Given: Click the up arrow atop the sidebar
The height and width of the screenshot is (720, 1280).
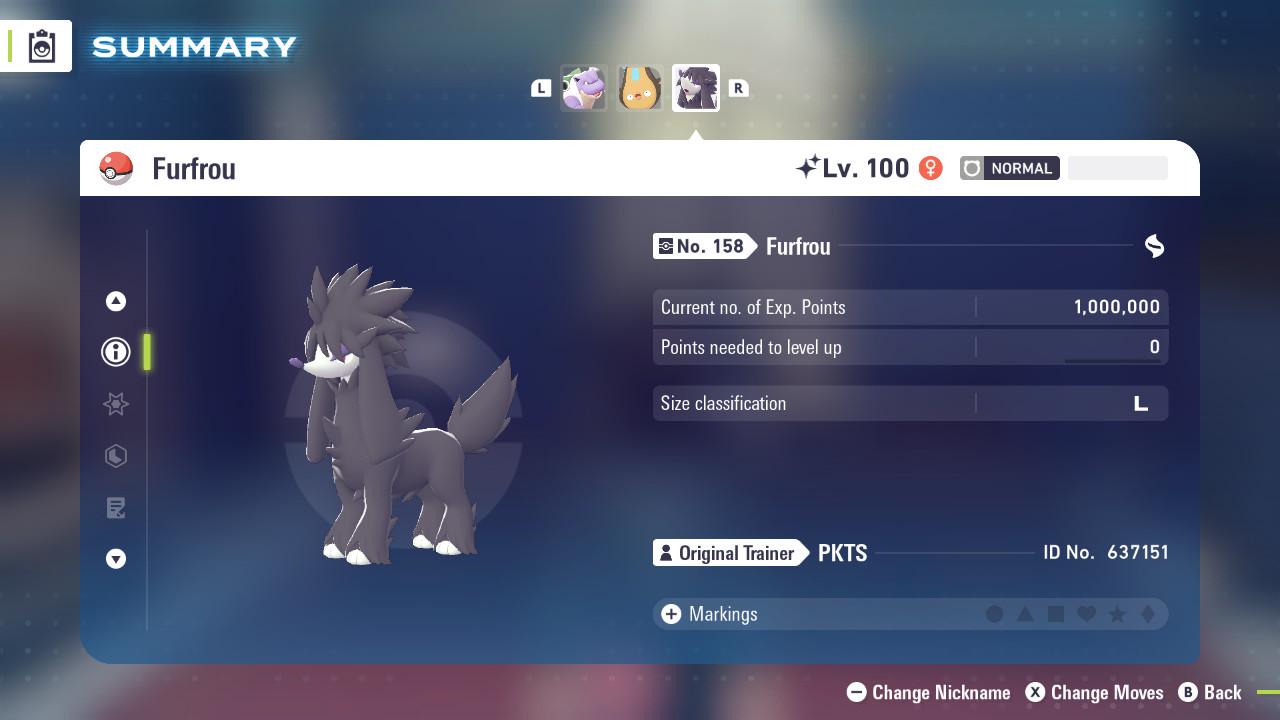Looking at the screenshot, I should pyautogui.click(x=115, y=300).
